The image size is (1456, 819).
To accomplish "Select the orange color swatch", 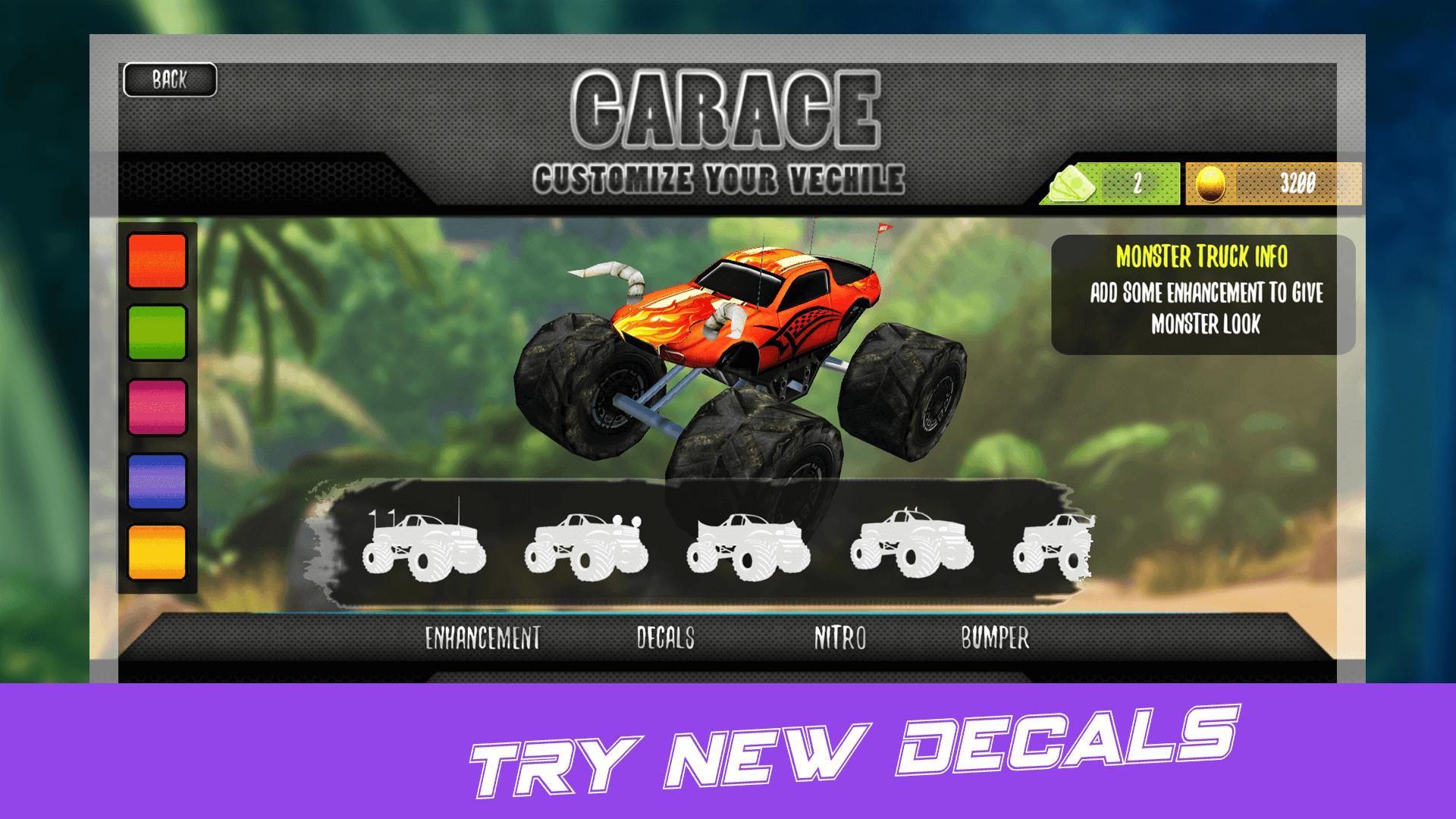I will [x=157, y=259].
